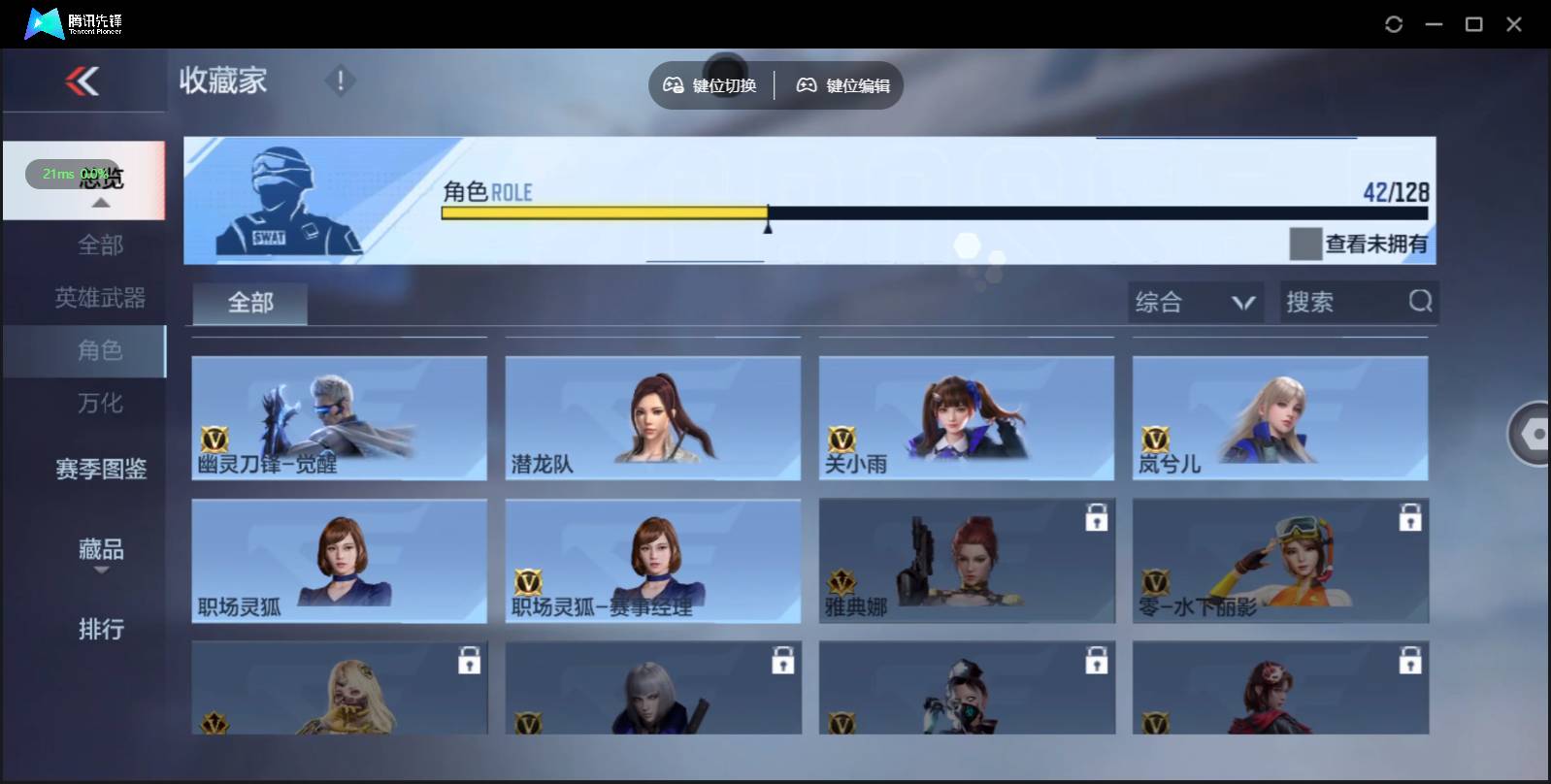
Task: Collapse 总览 using its up arrow
Action: pyautogui.click(x=100, y=204)
